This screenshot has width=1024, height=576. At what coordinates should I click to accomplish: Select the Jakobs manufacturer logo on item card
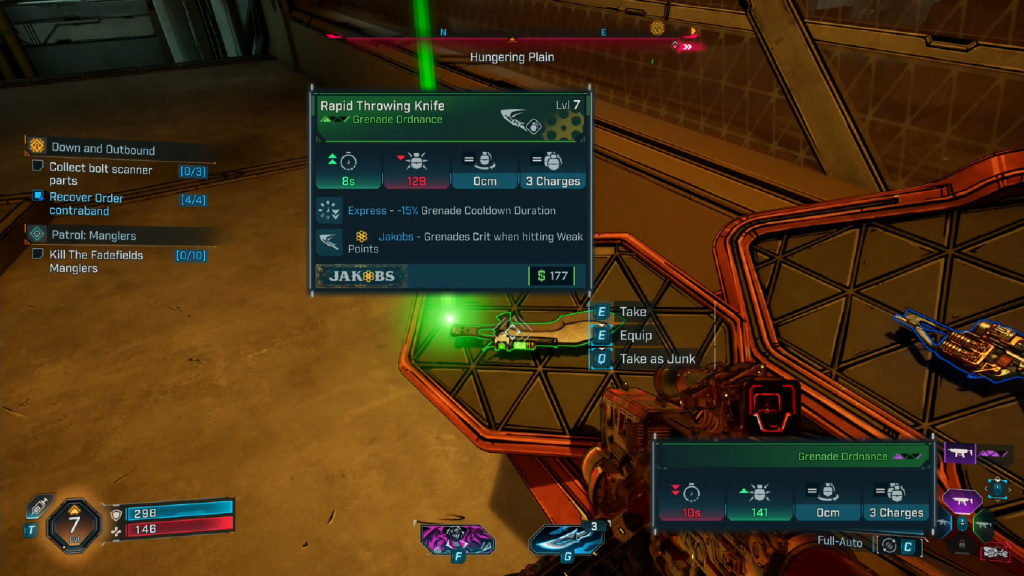(x=362, y=275)
